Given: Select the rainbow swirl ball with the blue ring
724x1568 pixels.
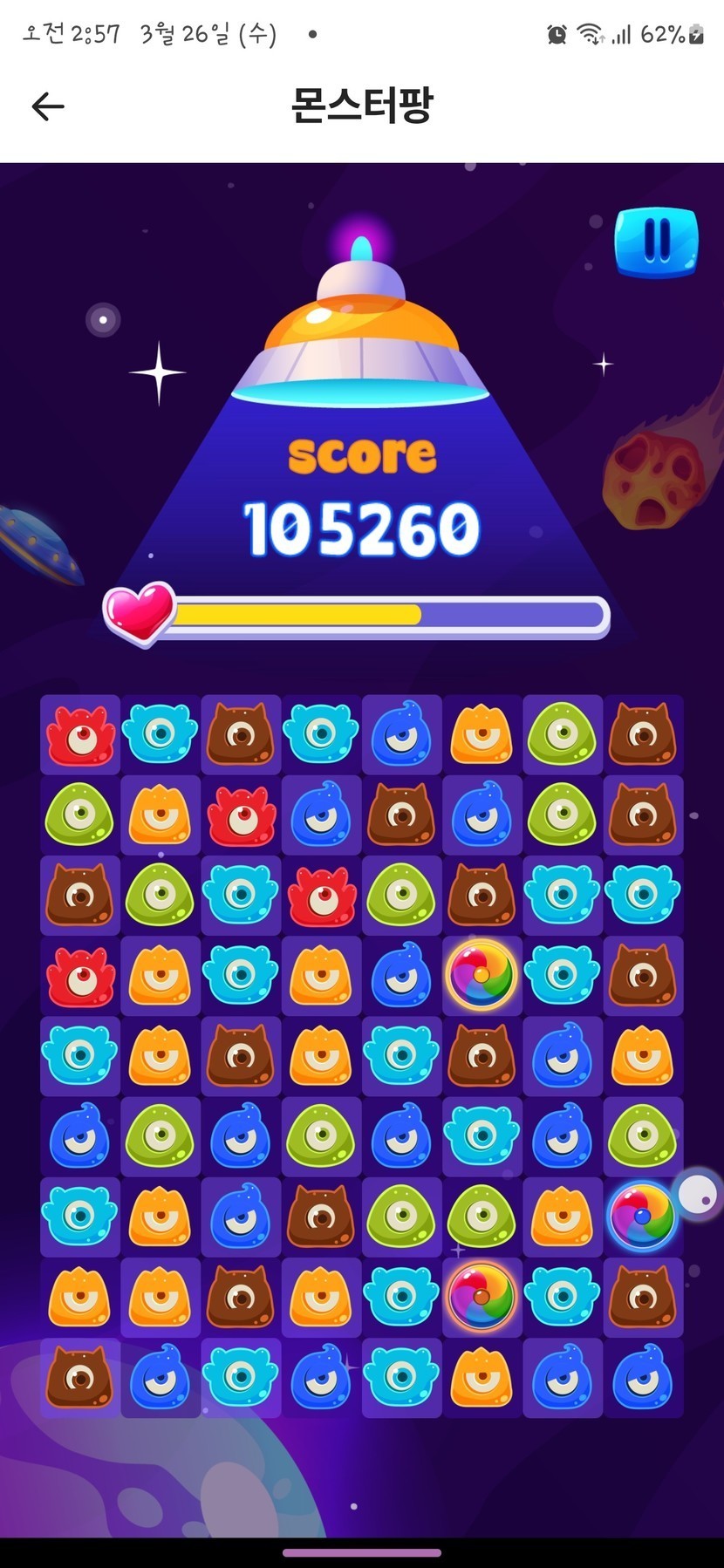Looking at the screenshot, I should (642, 1216).
